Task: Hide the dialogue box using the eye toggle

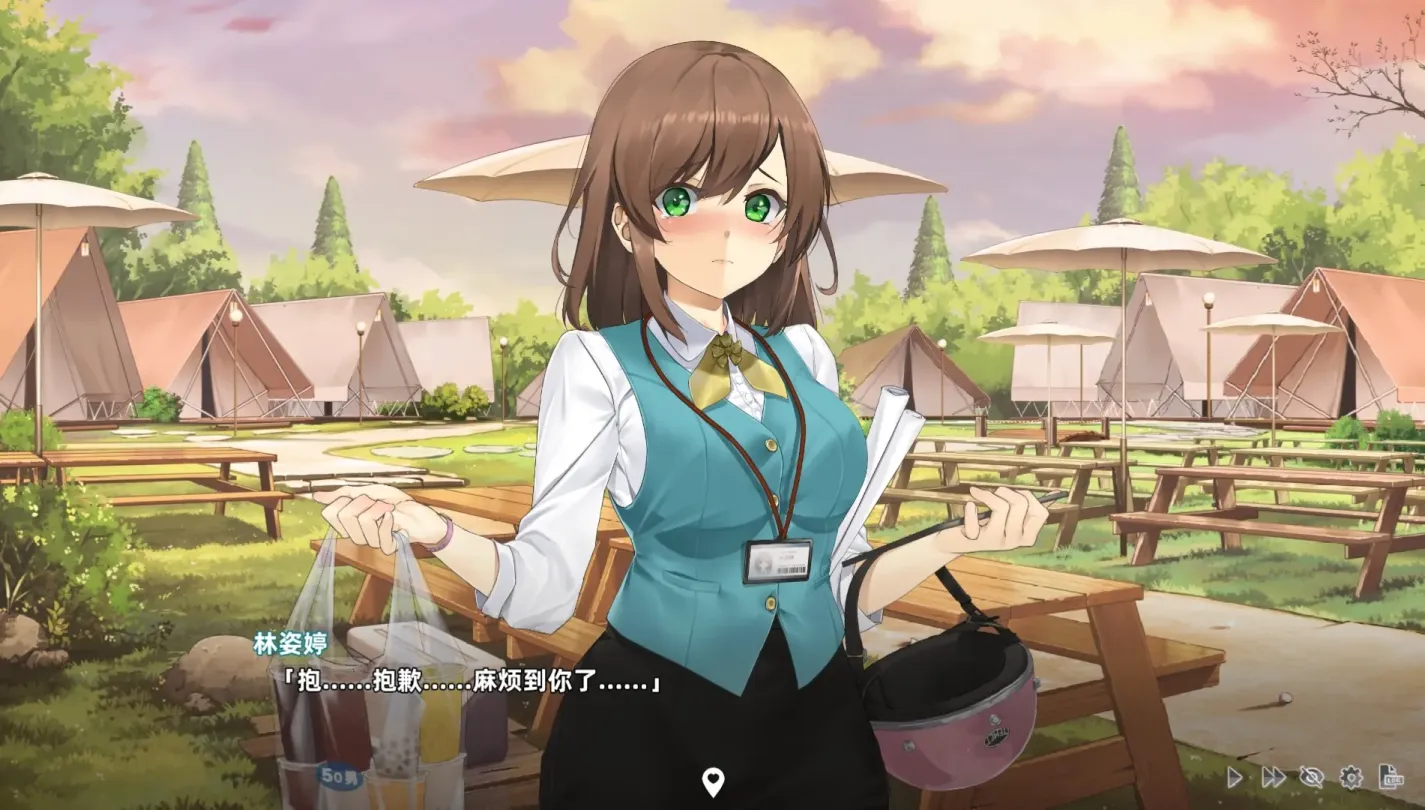Action: click(x=1311, y=777)
